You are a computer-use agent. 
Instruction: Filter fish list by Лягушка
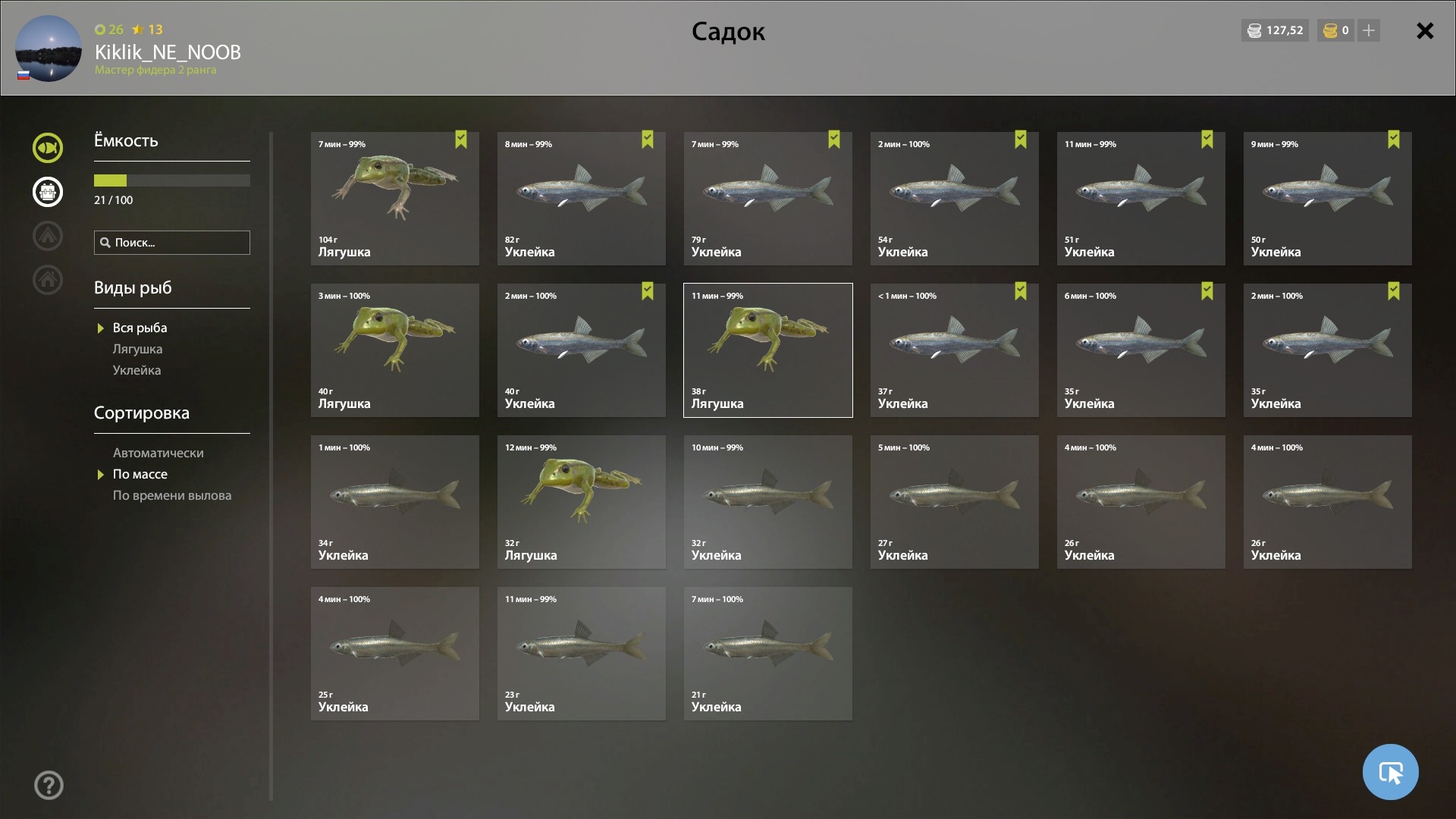[137, 350]
